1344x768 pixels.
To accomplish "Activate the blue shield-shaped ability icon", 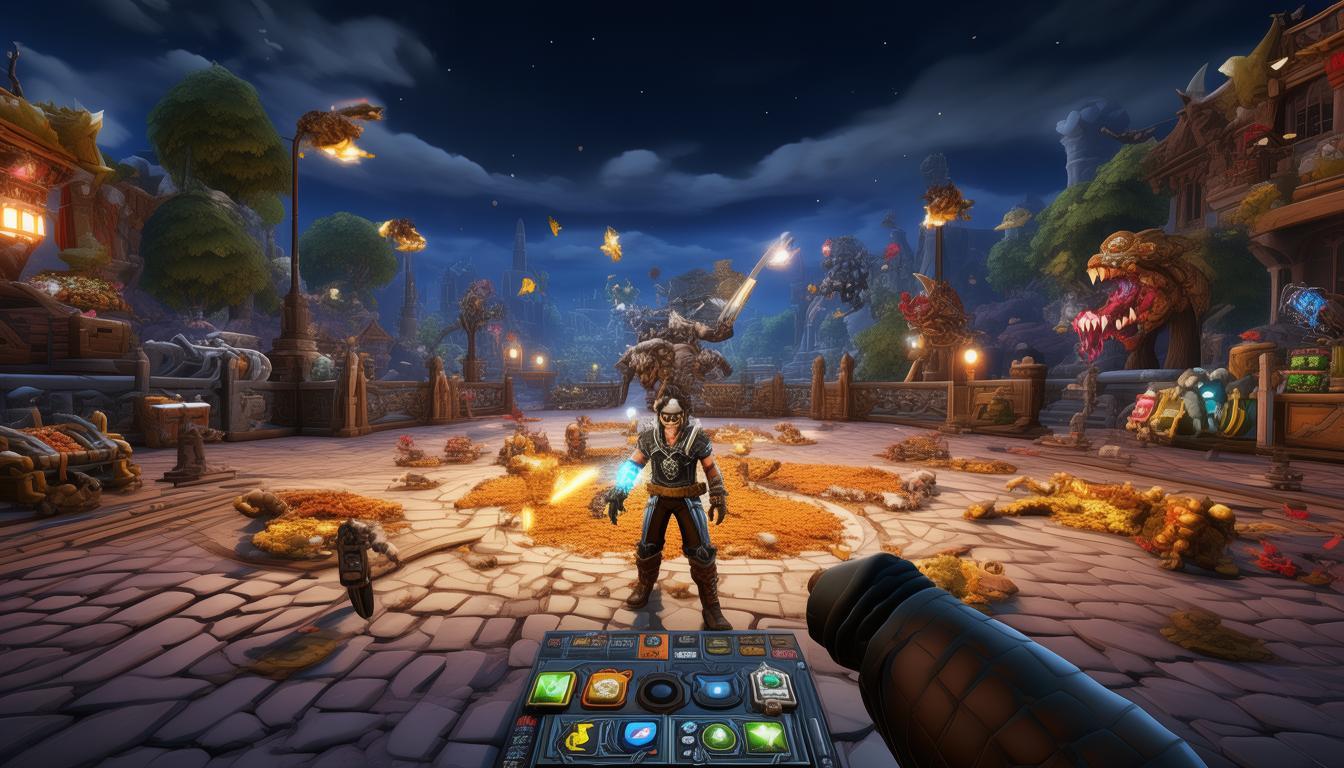I will 639,736.
